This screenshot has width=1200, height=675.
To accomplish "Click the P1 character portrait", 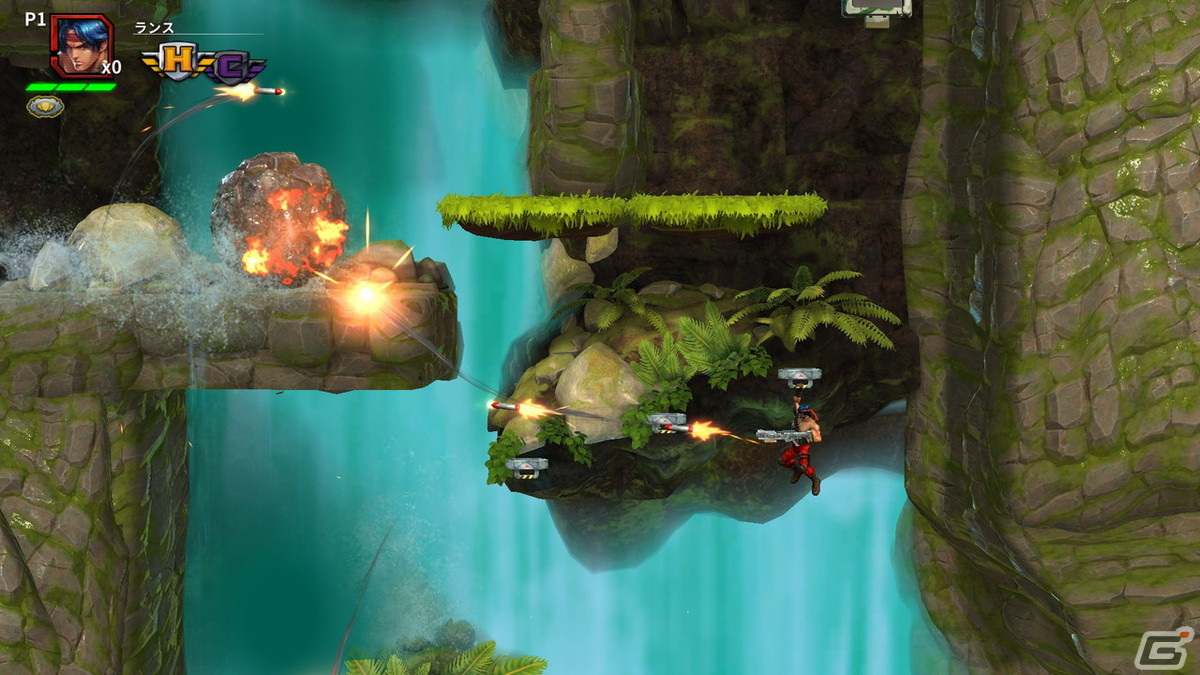I will tap(80, 45).
